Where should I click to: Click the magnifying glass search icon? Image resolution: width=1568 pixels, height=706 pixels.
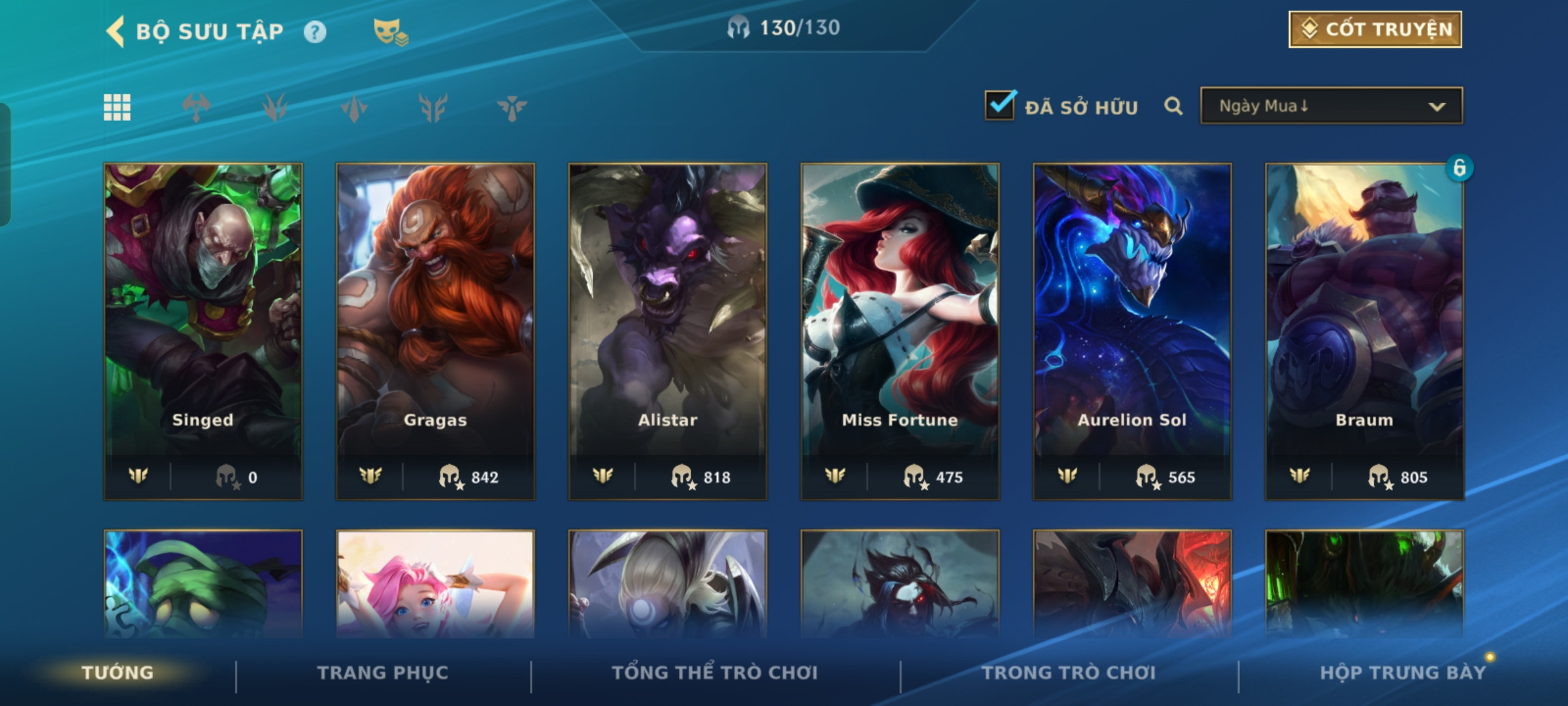(1173, 106)
